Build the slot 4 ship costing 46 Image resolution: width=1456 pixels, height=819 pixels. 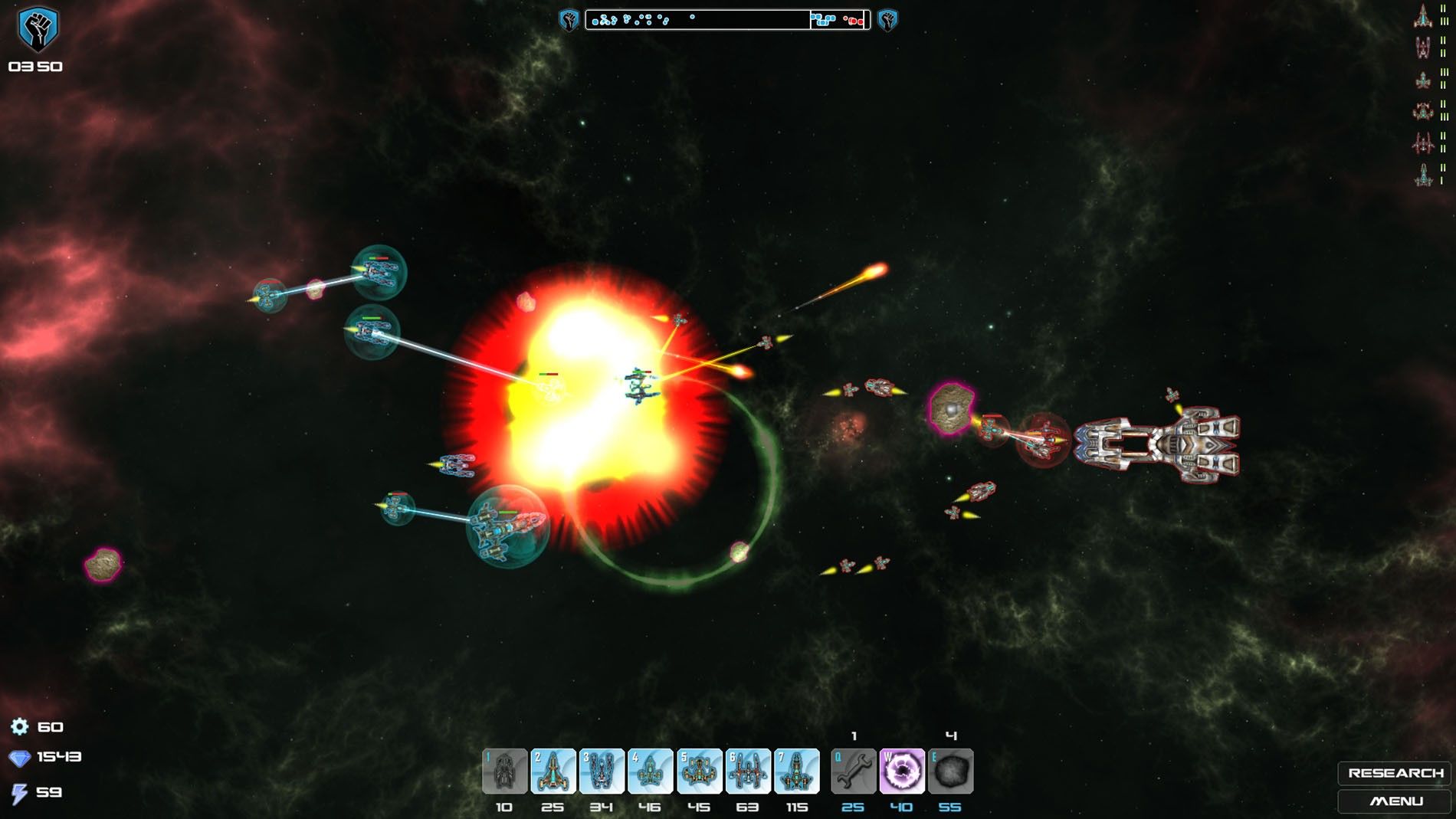[650, 771]
